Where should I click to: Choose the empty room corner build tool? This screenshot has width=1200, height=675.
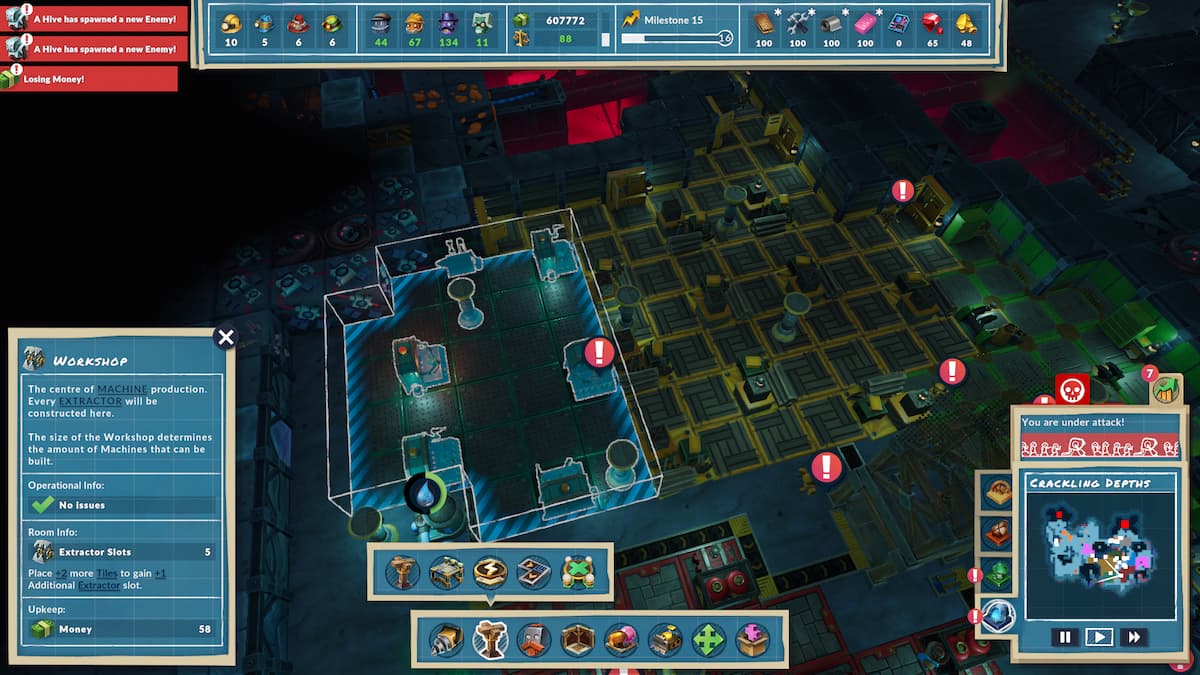(579, 639)
